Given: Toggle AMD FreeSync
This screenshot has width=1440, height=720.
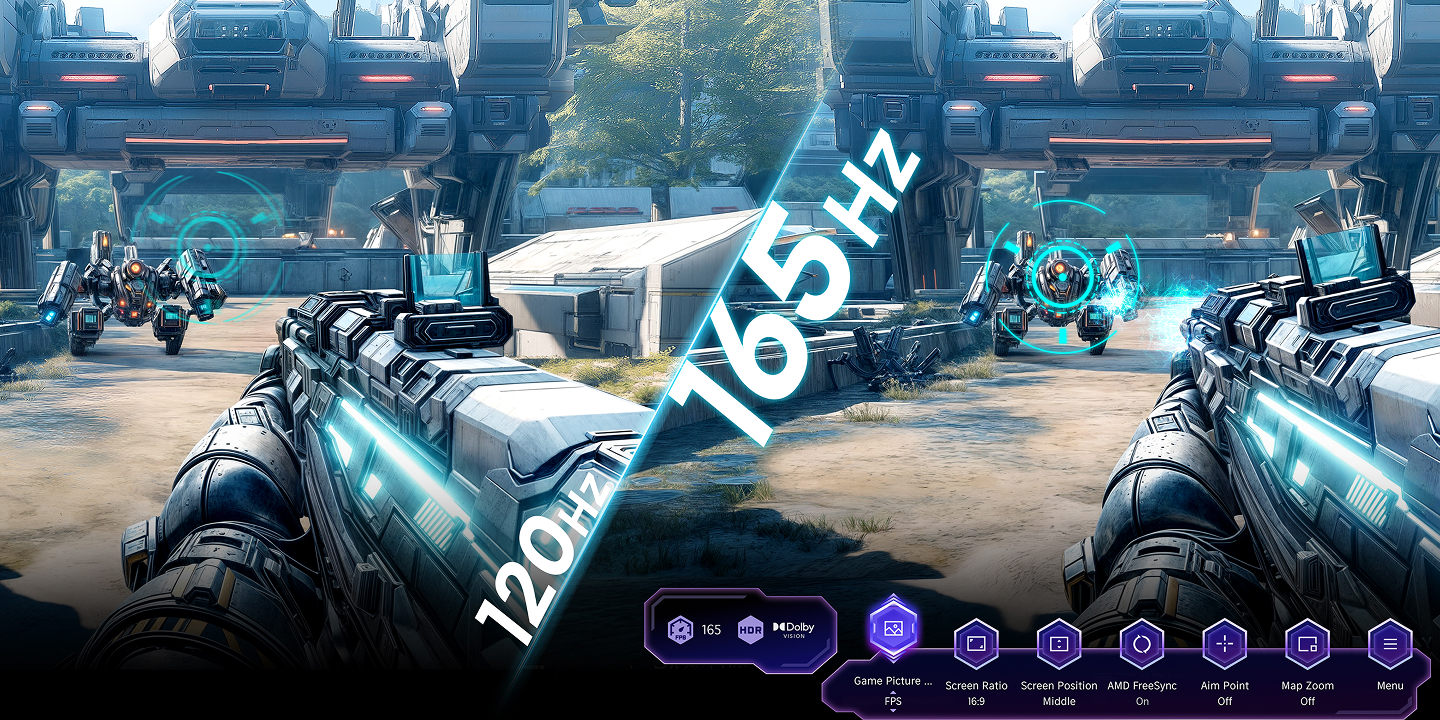Looking at the screenshot, I should pyautogui.click(x=1141, y=644).
